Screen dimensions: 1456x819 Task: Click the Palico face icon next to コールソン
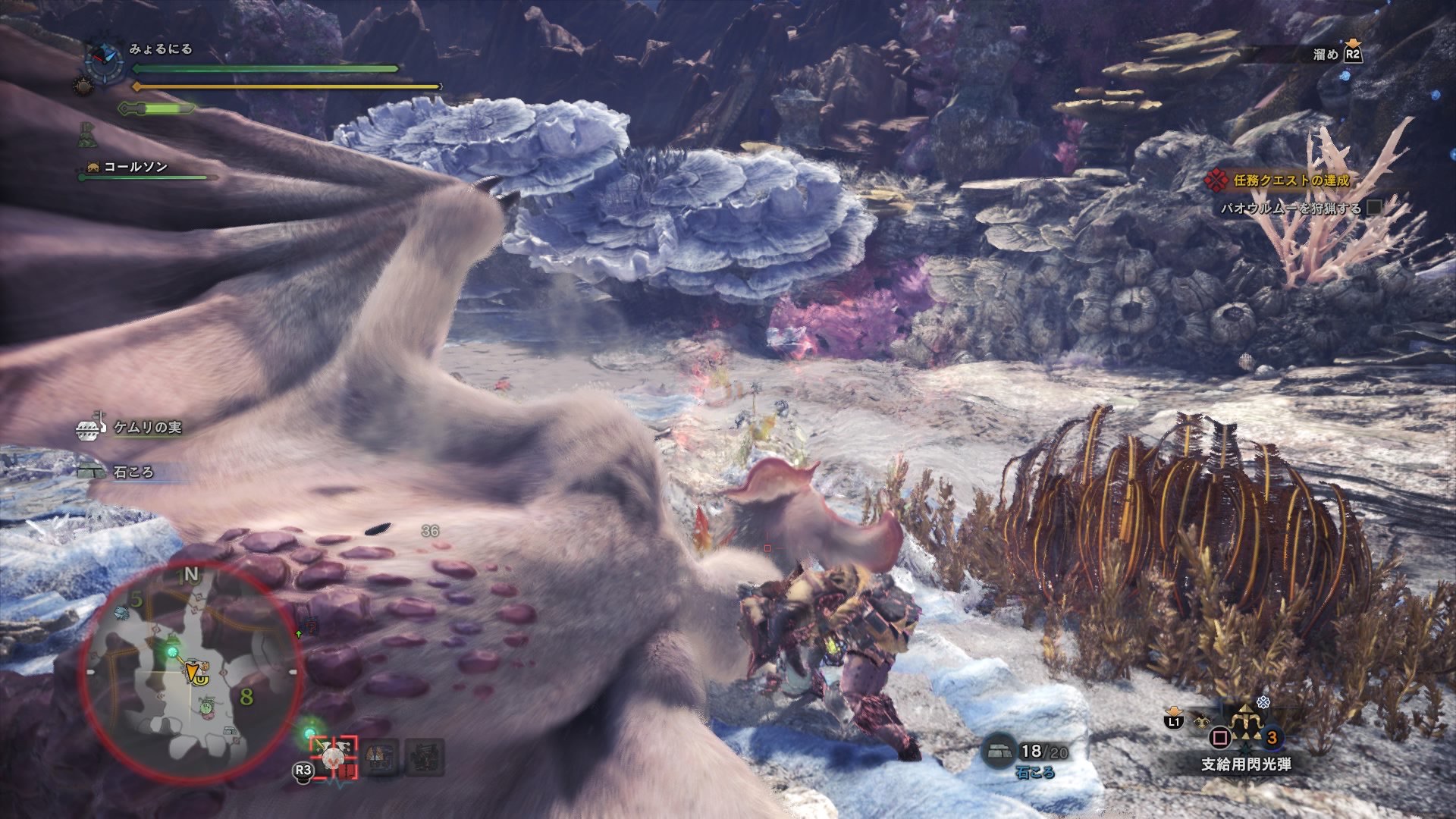tap(93, 165)
